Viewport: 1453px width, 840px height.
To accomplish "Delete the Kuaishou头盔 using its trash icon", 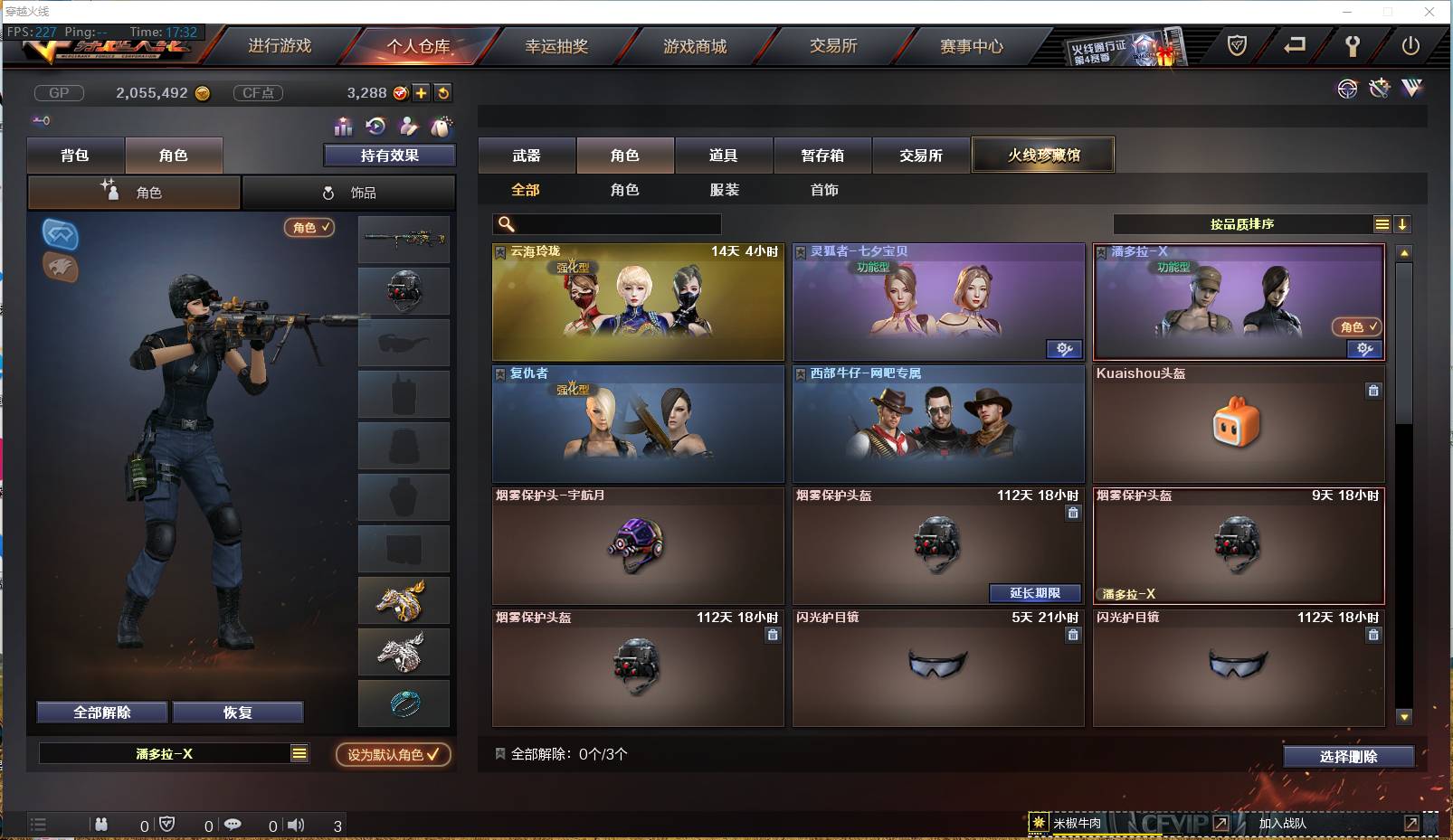I will [1373, 391].
